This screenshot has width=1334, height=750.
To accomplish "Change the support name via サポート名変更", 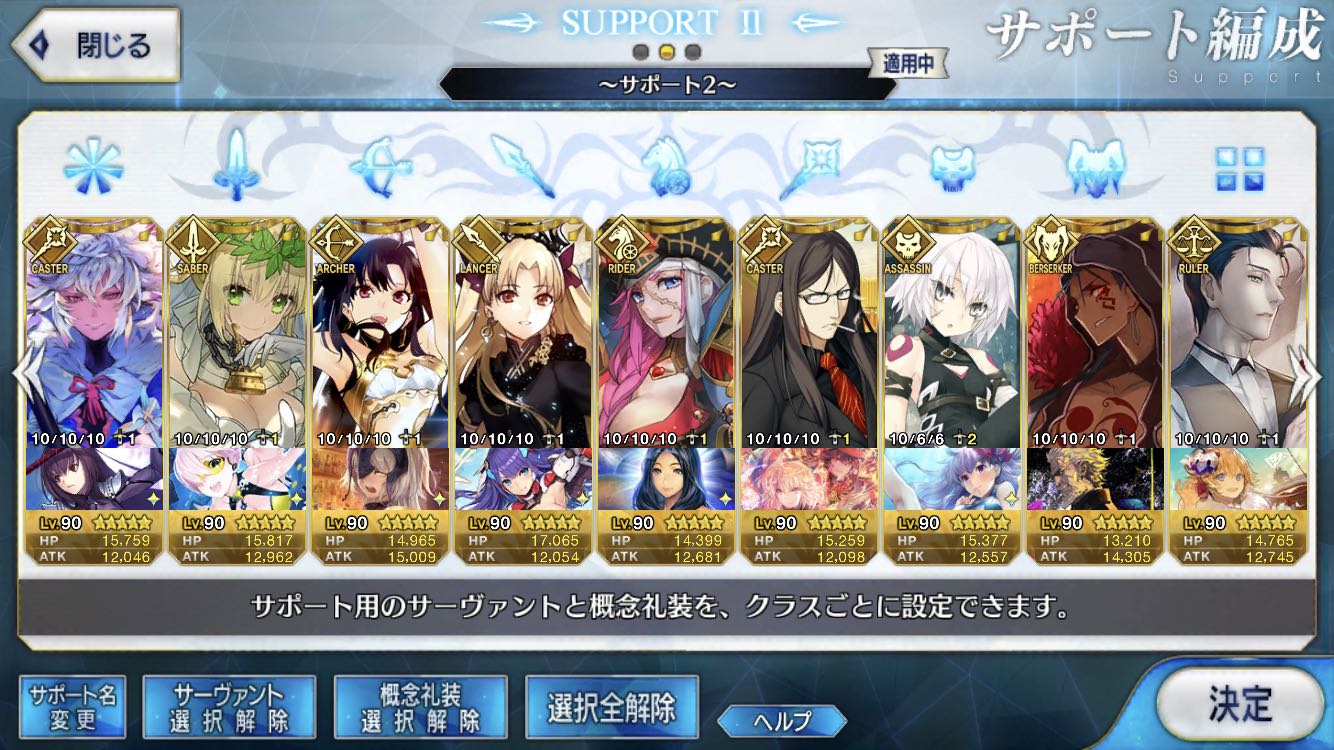I will point(72,707).
